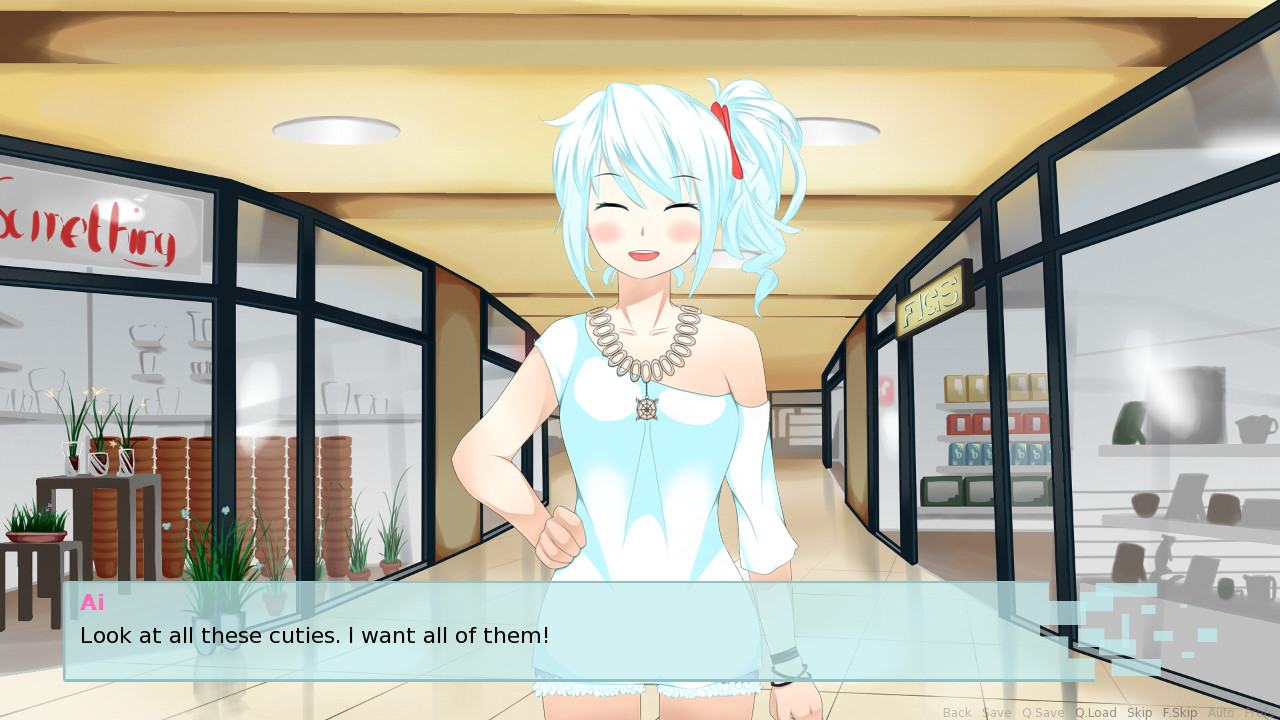Click Back in the quick menu
Image resolution: width=1280 pixels, height=720 pixels.
coord(957,712)
